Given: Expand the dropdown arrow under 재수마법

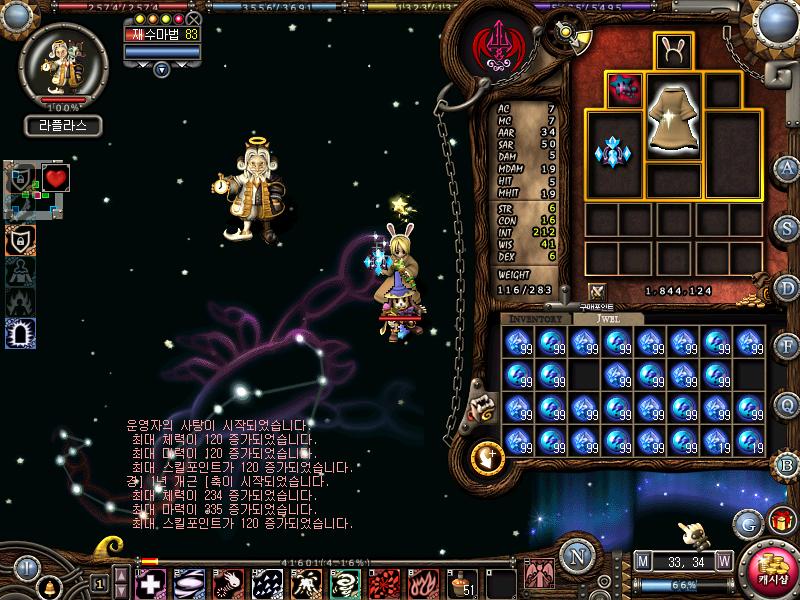Looking at the screenshot, I should 161,69.
